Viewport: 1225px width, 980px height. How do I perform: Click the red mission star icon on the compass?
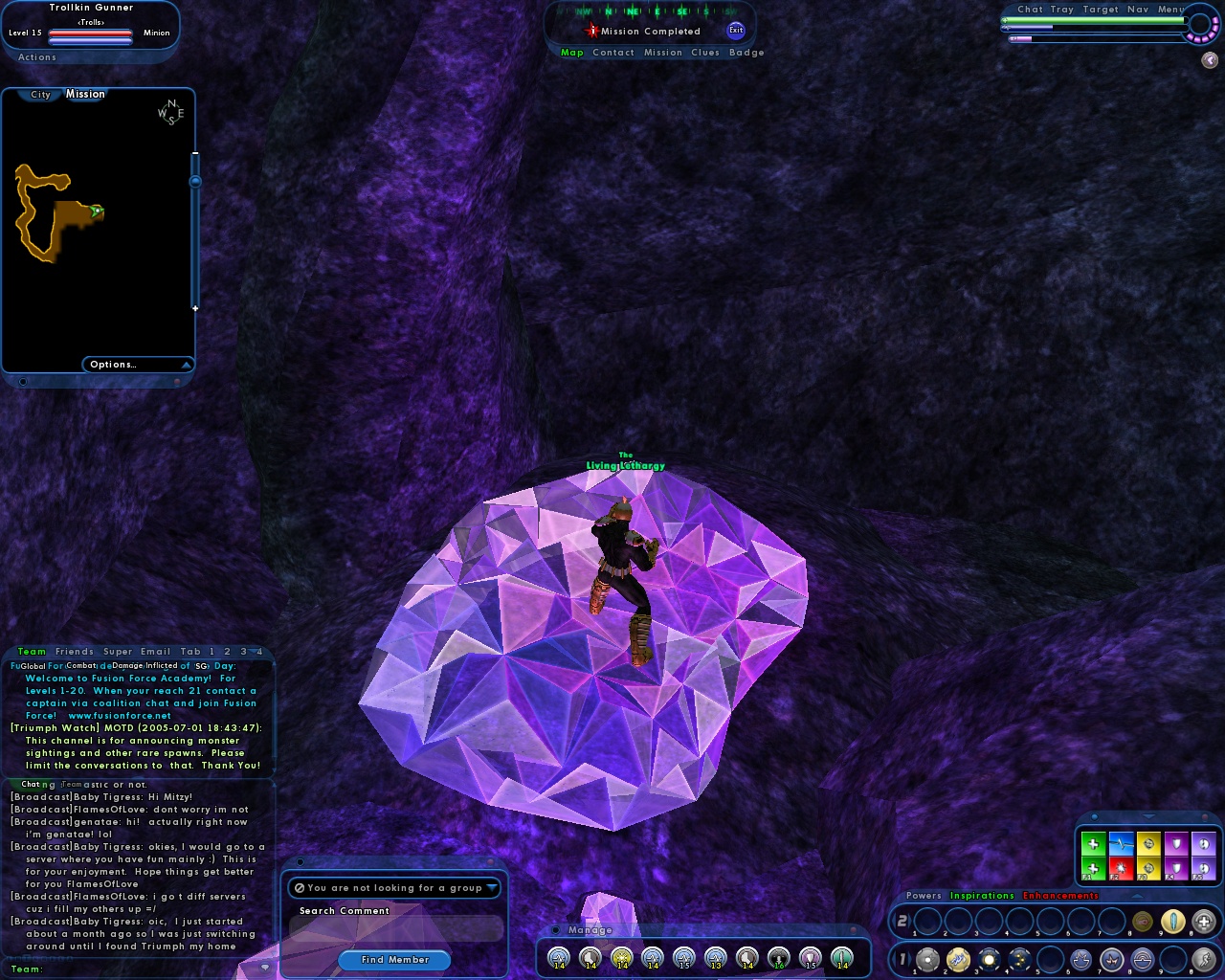coord(593,30)
